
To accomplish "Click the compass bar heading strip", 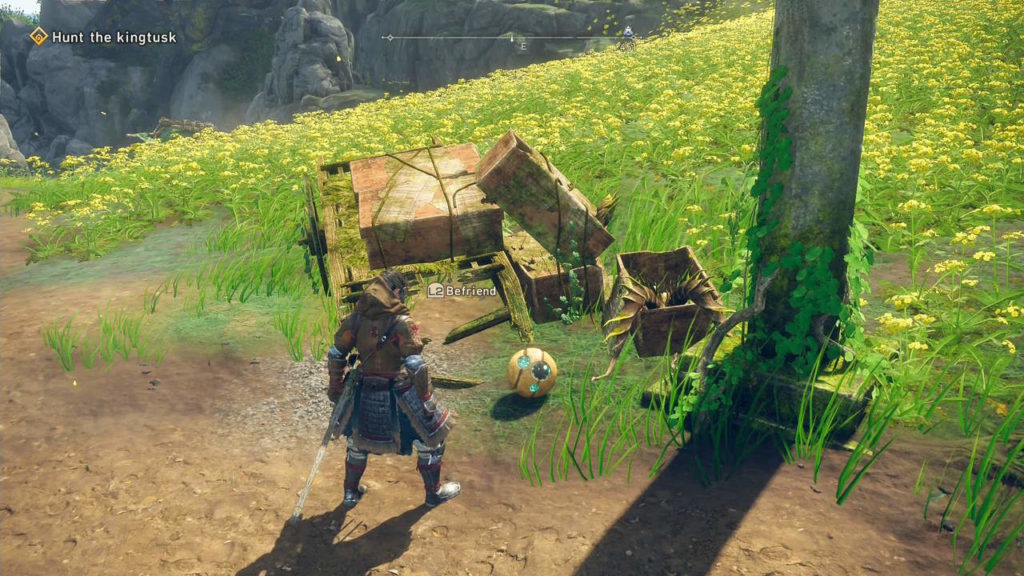I will tap(511, 38).
